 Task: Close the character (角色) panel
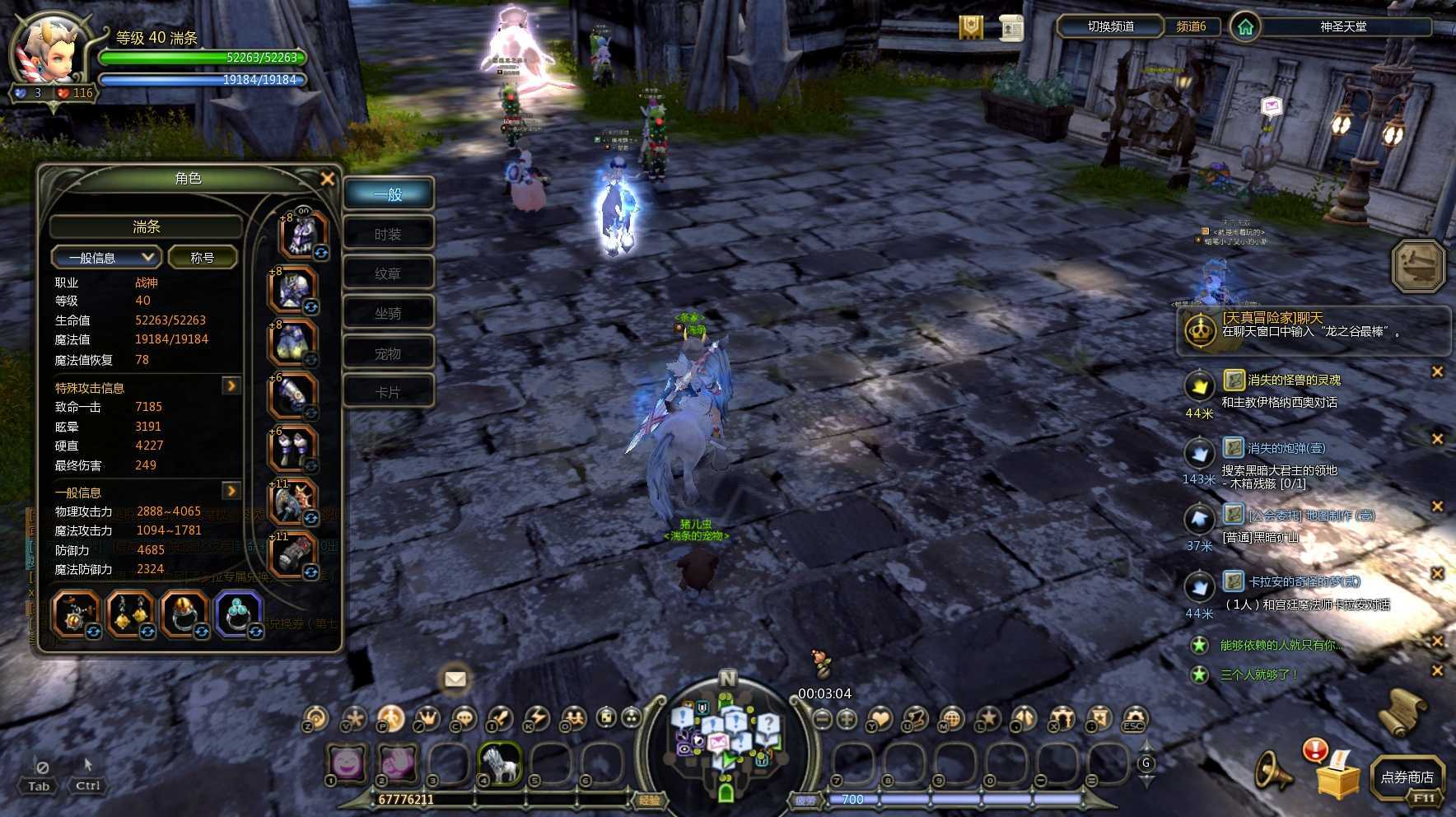(x=327, y=179)
